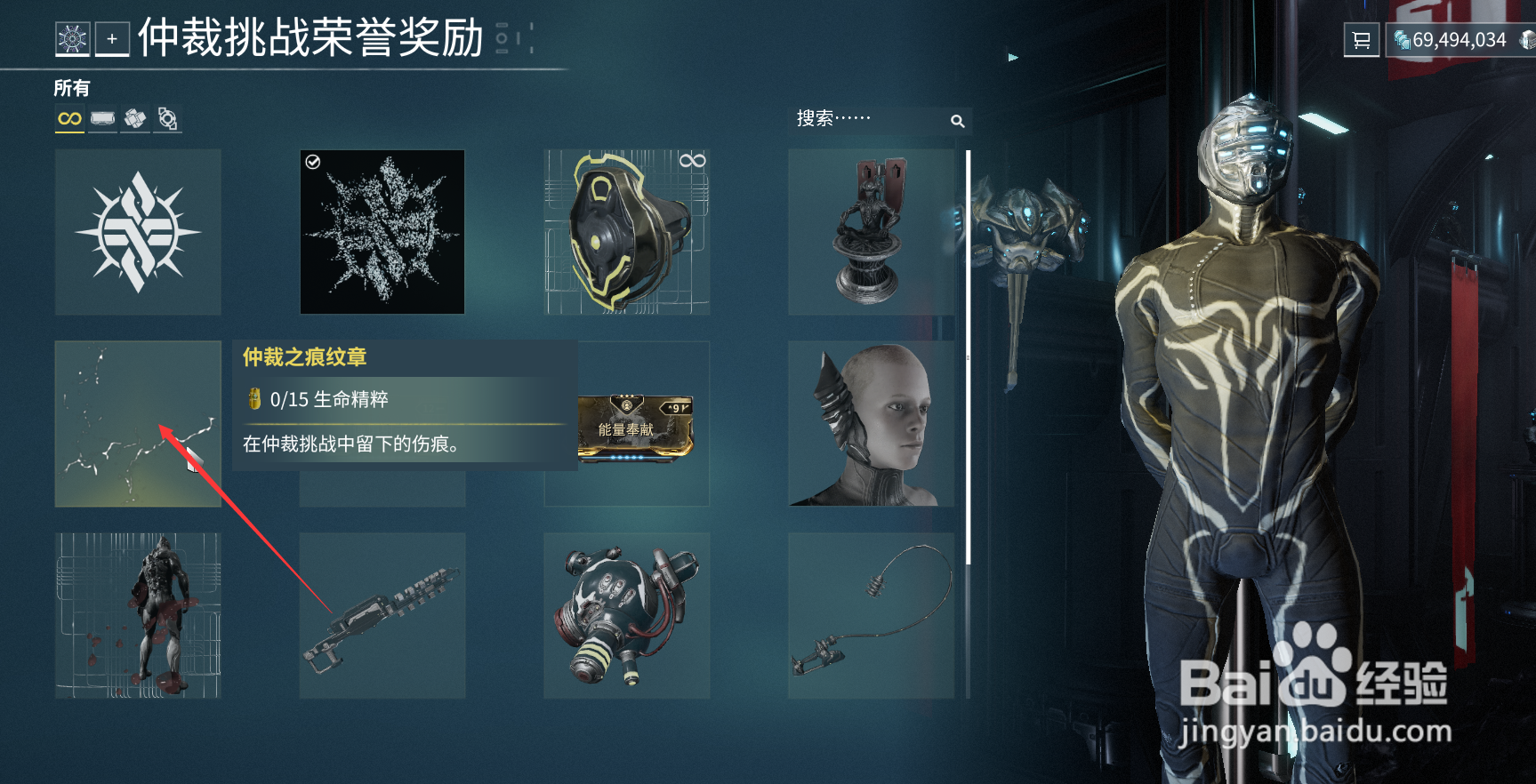Screen dimensions: 1536x784
Task: Click the syndicate emblem beside the title
Action: point(71,37)
